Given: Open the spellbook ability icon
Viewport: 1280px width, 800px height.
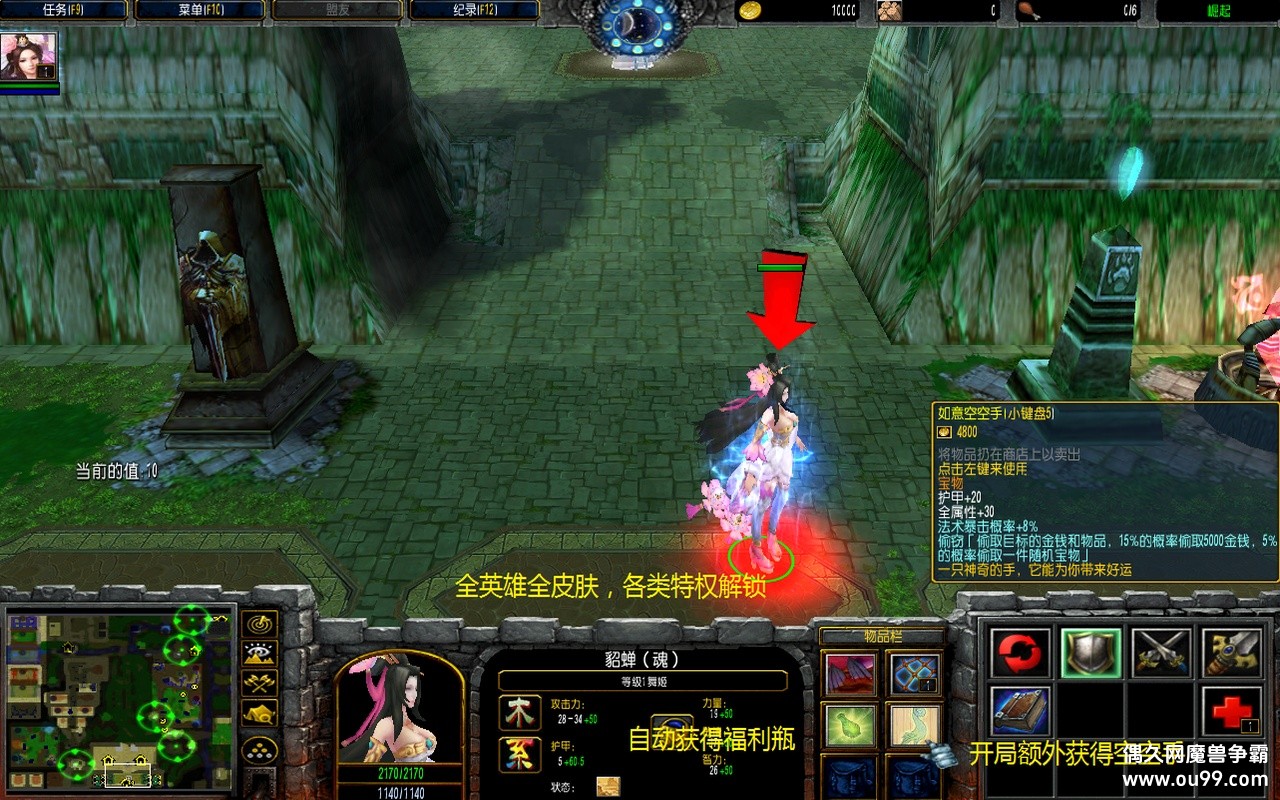Looking at the screenshot, I should [1021, 710].
